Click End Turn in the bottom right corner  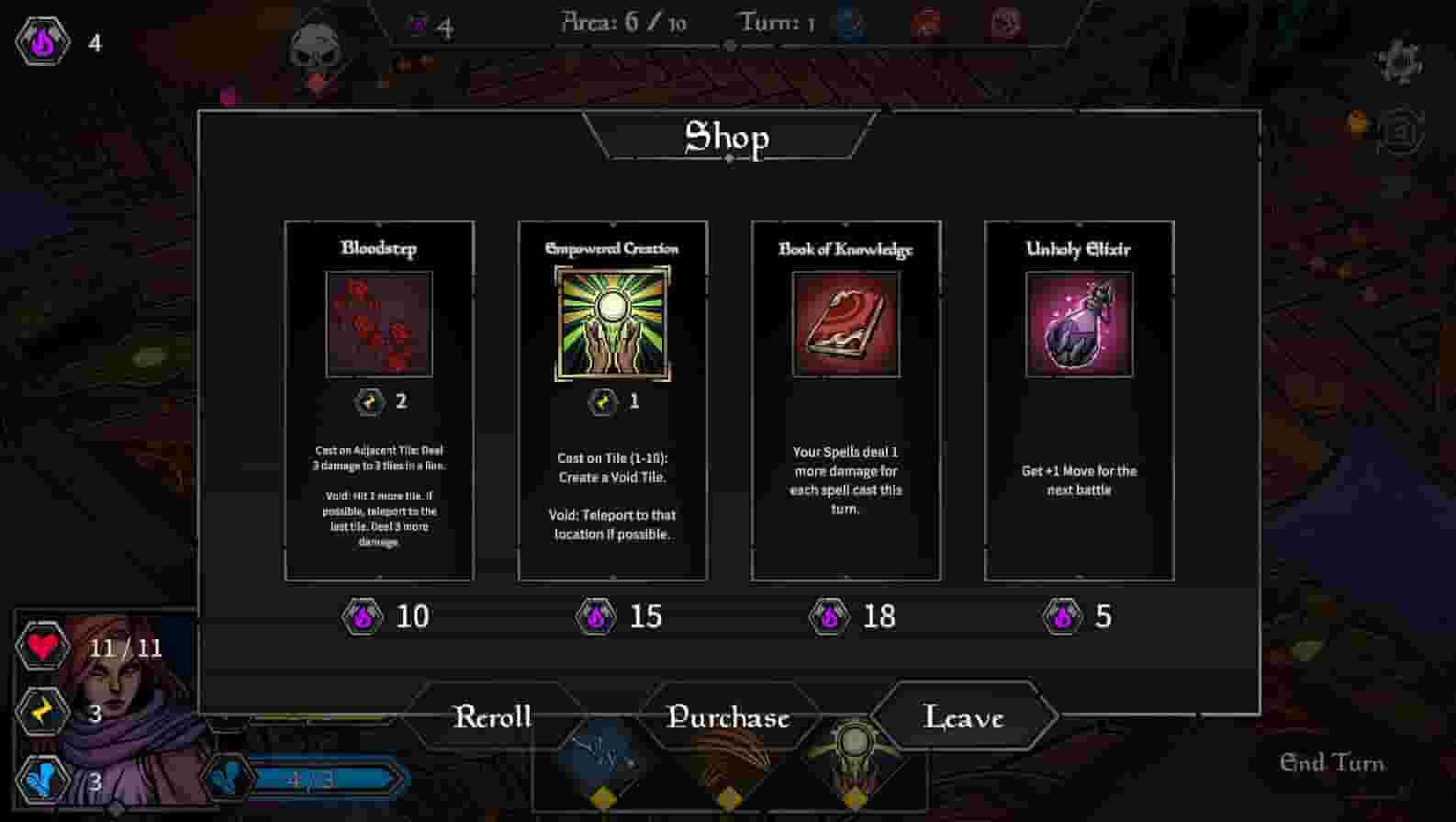click(1333, 762)
